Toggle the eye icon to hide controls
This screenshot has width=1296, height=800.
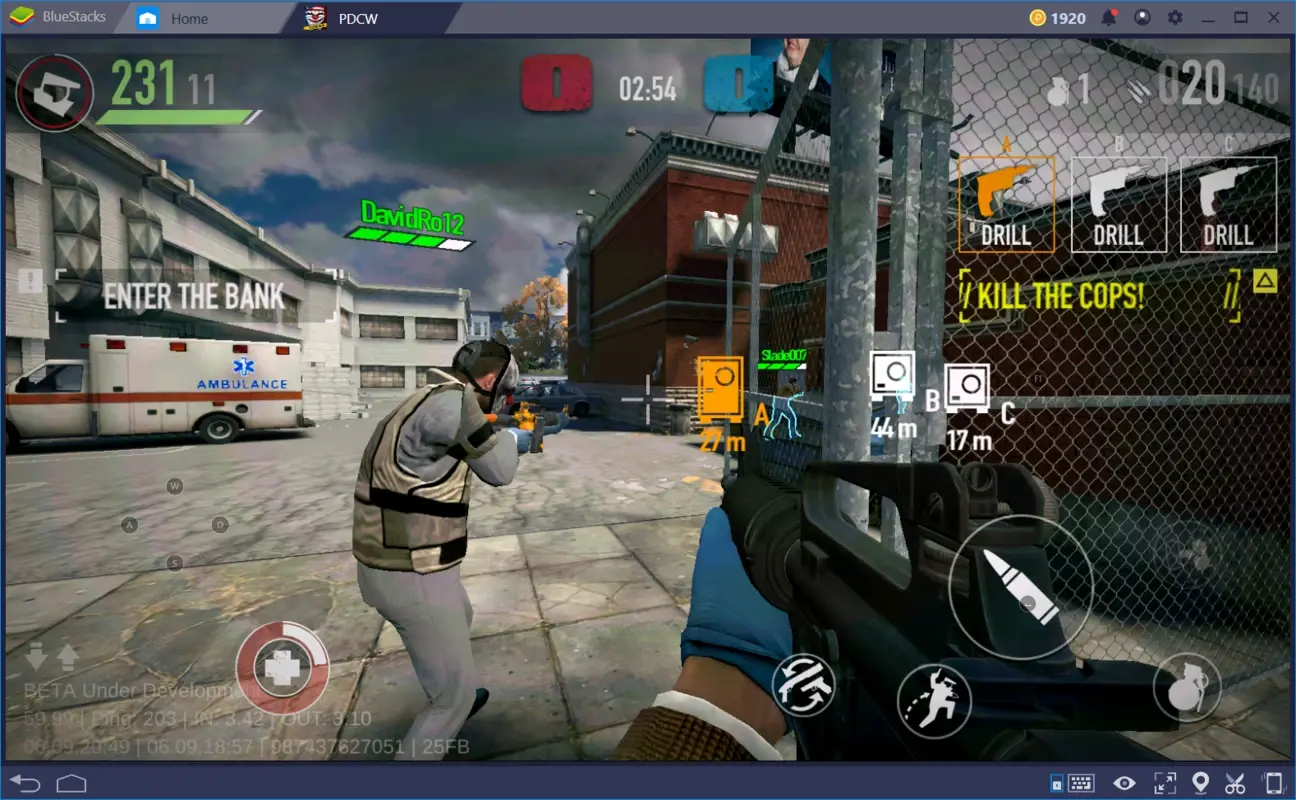tap(1123, 782)
